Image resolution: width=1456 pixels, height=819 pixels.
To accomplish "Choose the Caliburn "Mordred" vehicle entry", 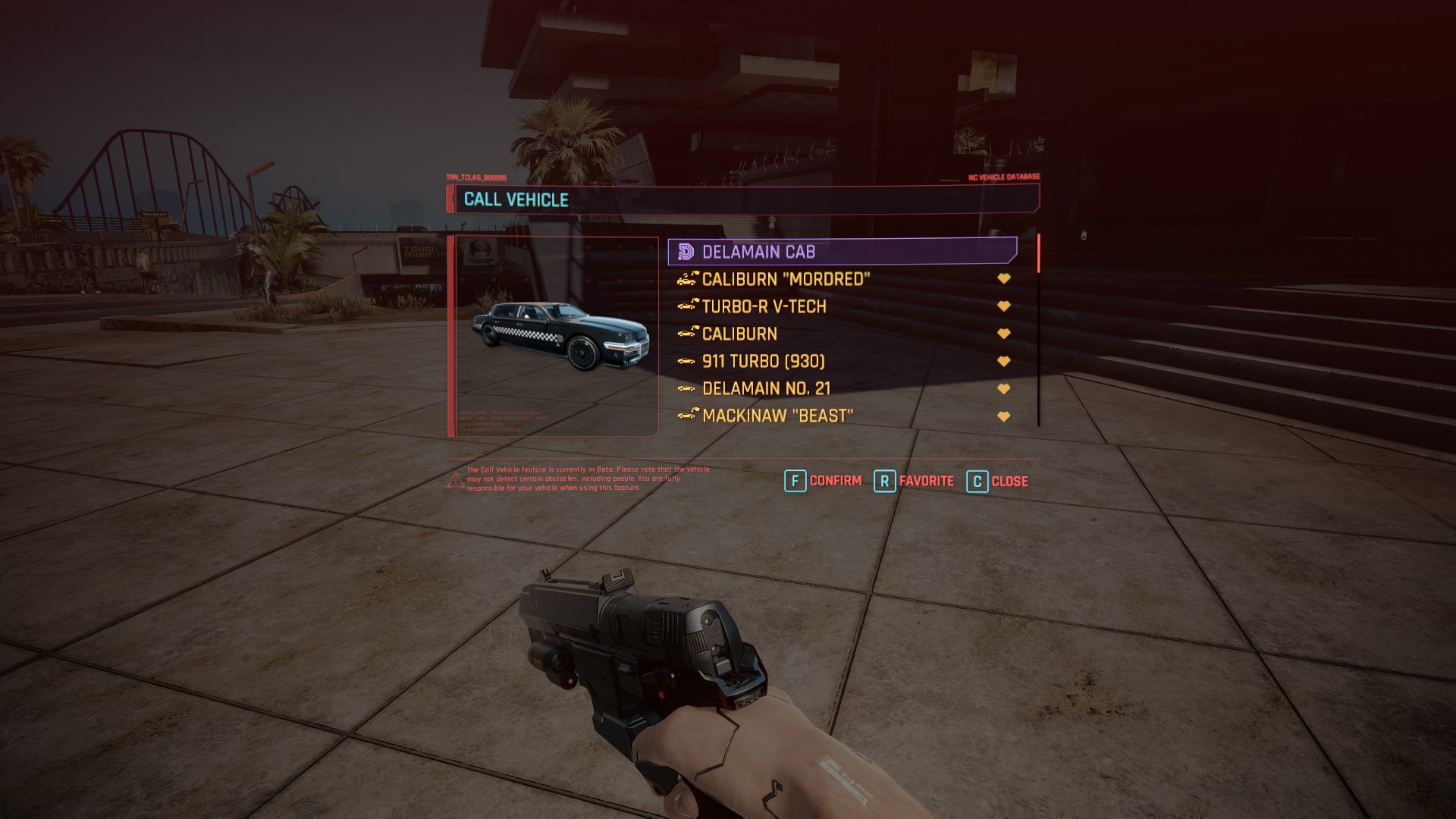I will click(x=786, y=279).
